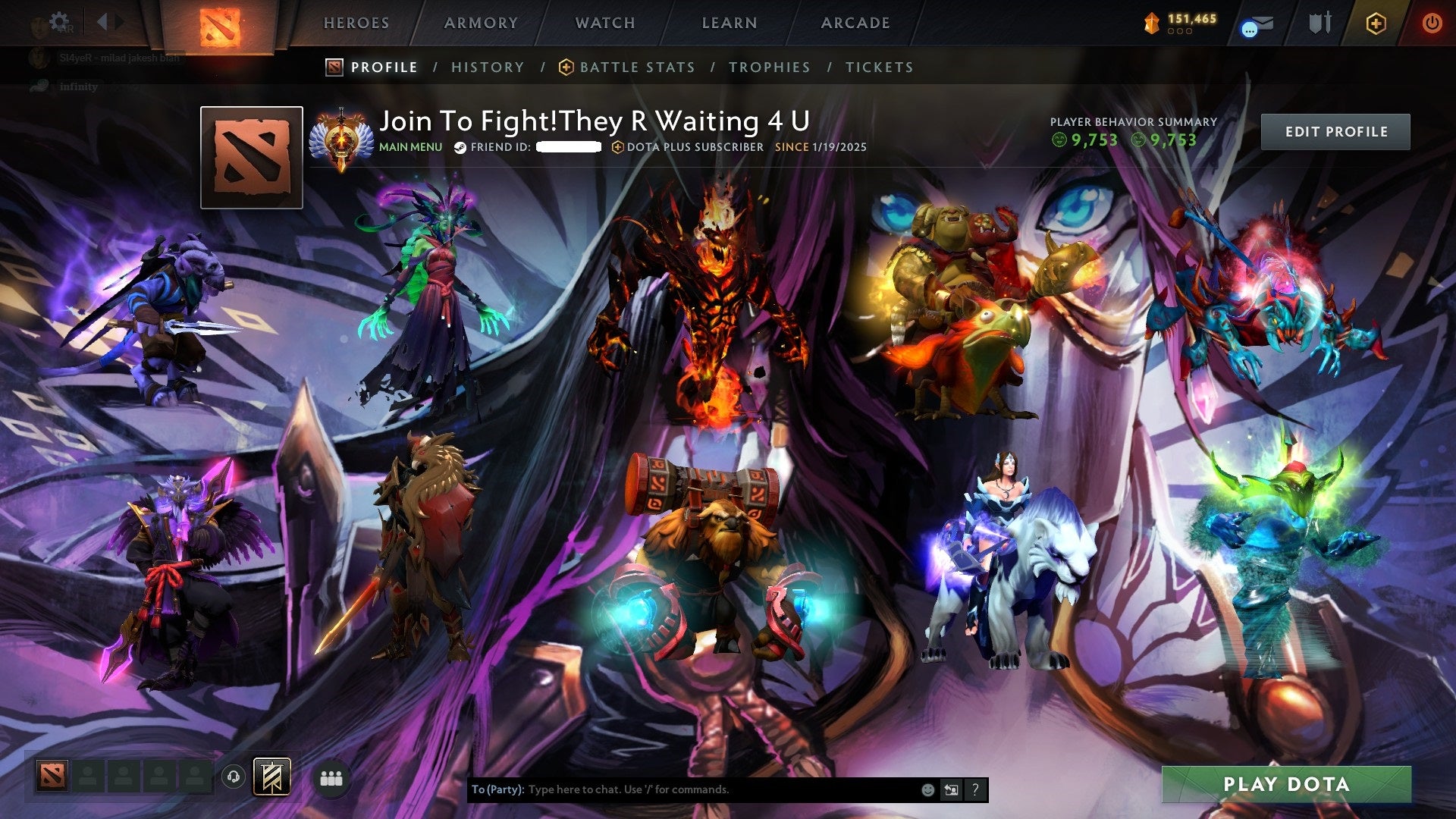1456x819 pixels.
Task: Click the EDIT PROFILE button
Action: point(1335,130)
